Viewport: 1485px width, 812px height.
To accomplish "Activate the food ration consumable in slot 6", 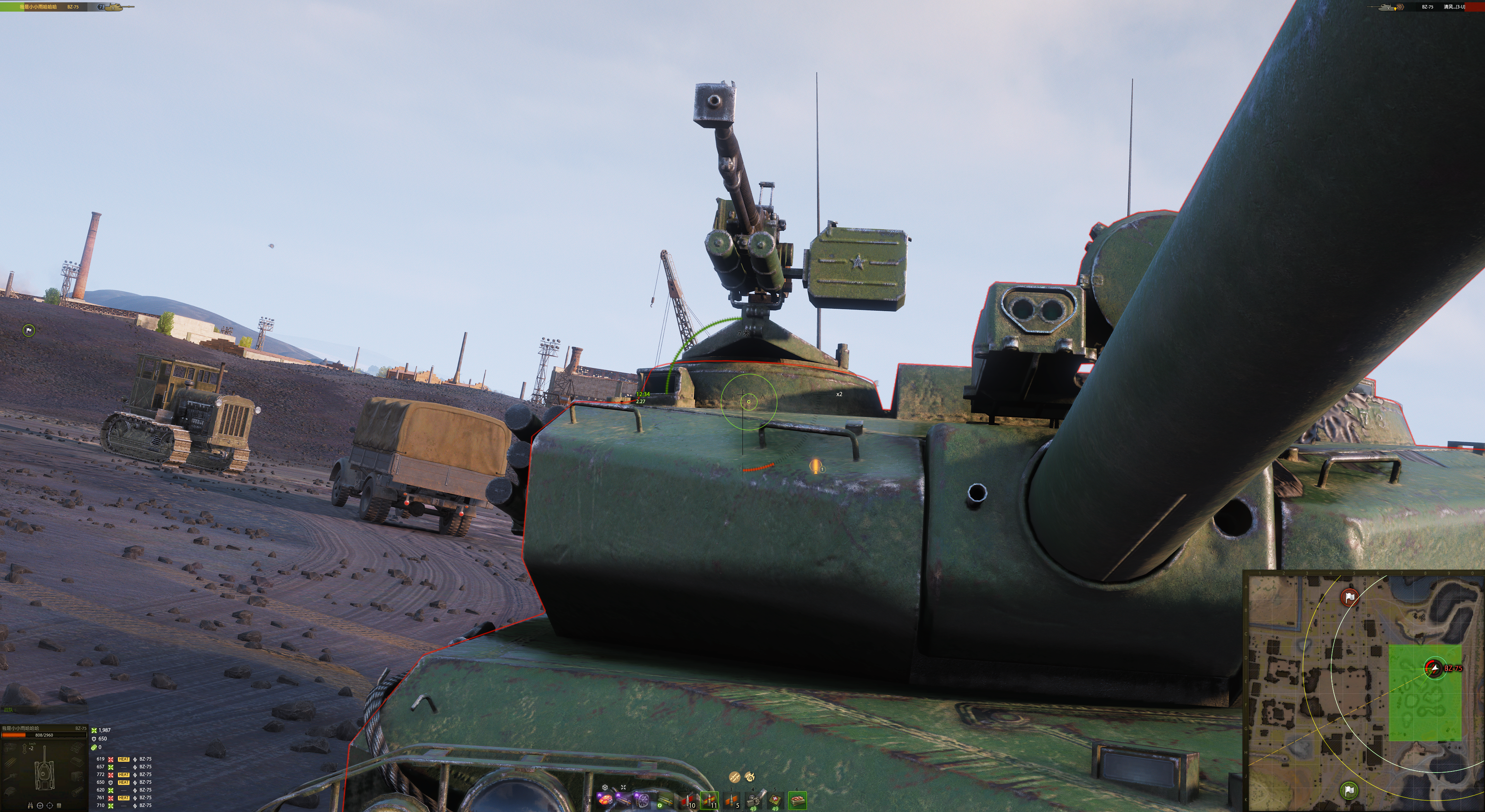I will pyautogui.click(x=797, y=800).
